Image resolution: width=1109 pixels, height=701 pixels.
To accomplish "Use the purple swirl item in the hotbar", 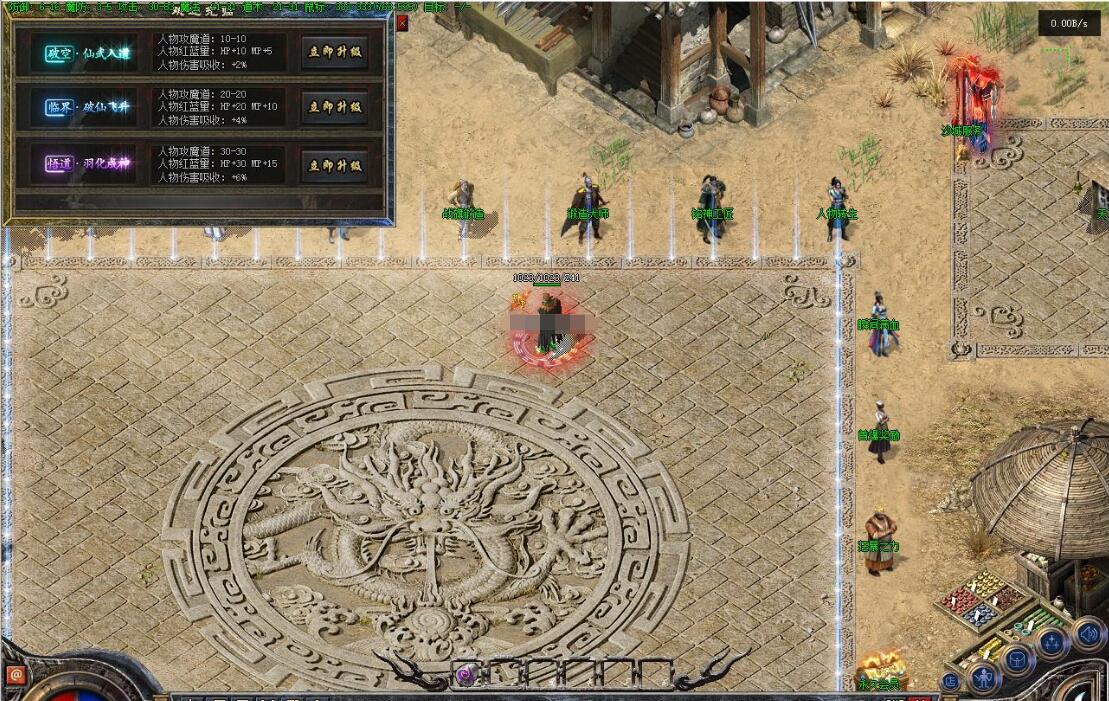I will click(466, 675).
